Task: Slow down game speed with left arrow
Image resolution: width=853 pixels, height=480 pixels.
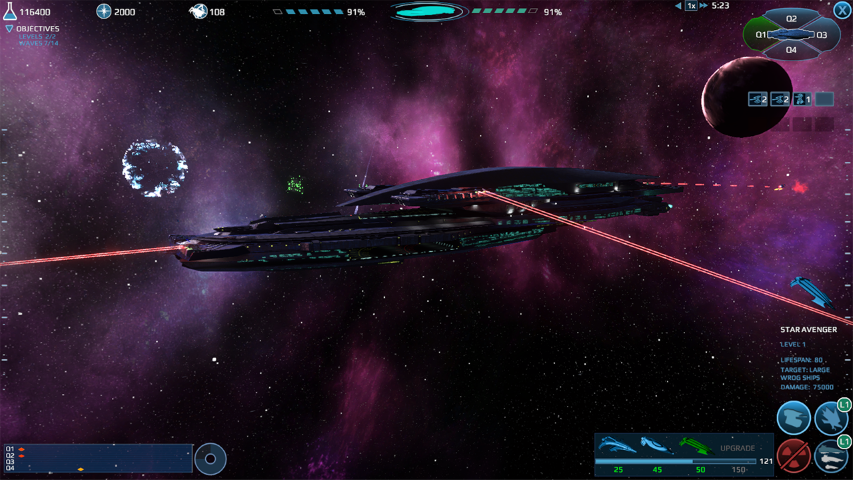Action: (678, 6)
